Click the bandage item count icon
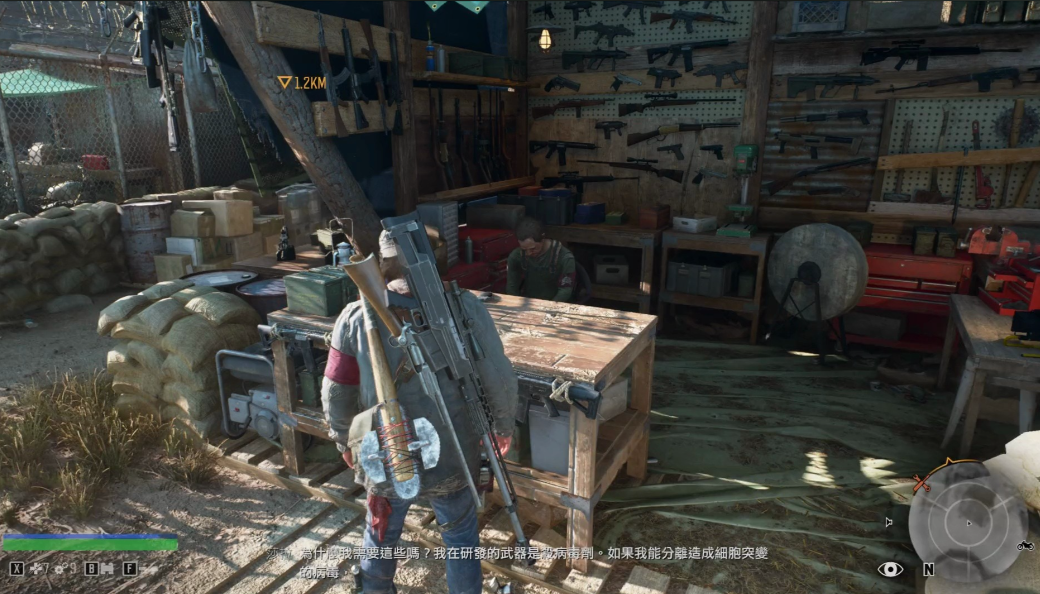Screen dimensions: 1040x594 coord(37,568)
